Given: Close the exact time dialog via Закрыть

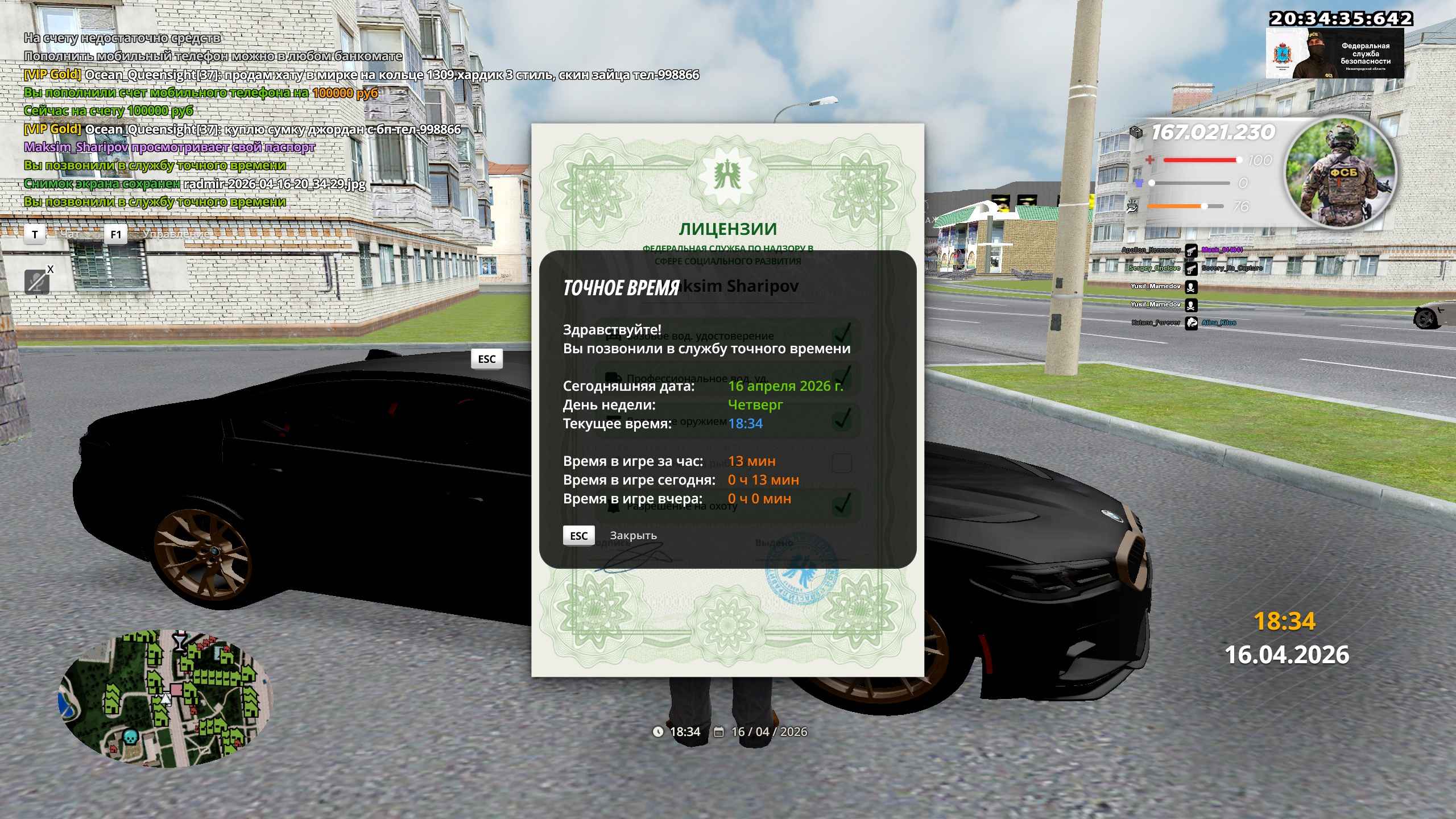Looking at the screenshot, I should point(632,536).
